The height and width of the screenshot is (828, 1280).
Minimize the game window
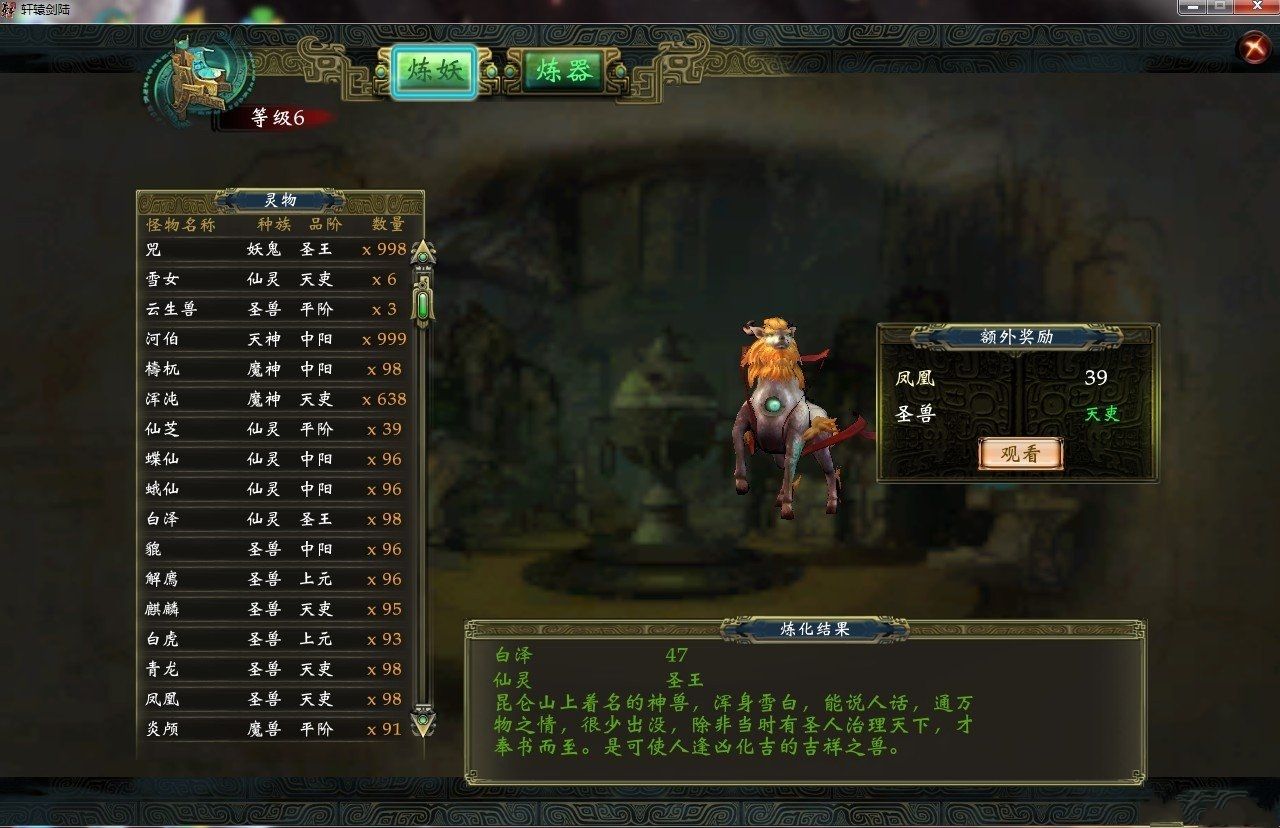click(x=1192, y=7)
